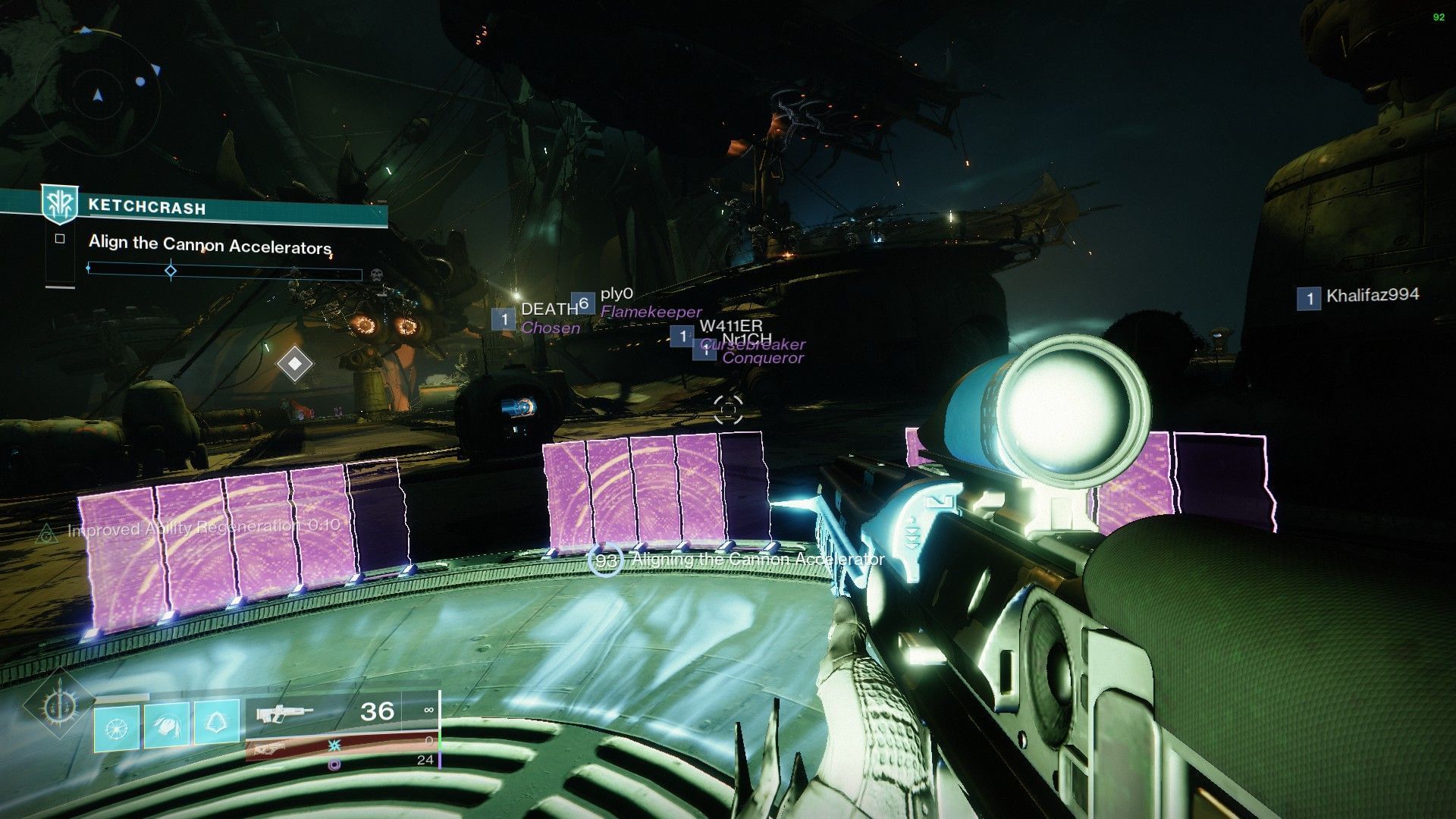
Task: Click the grenade ability wheel icon
Action: (116, 726)
